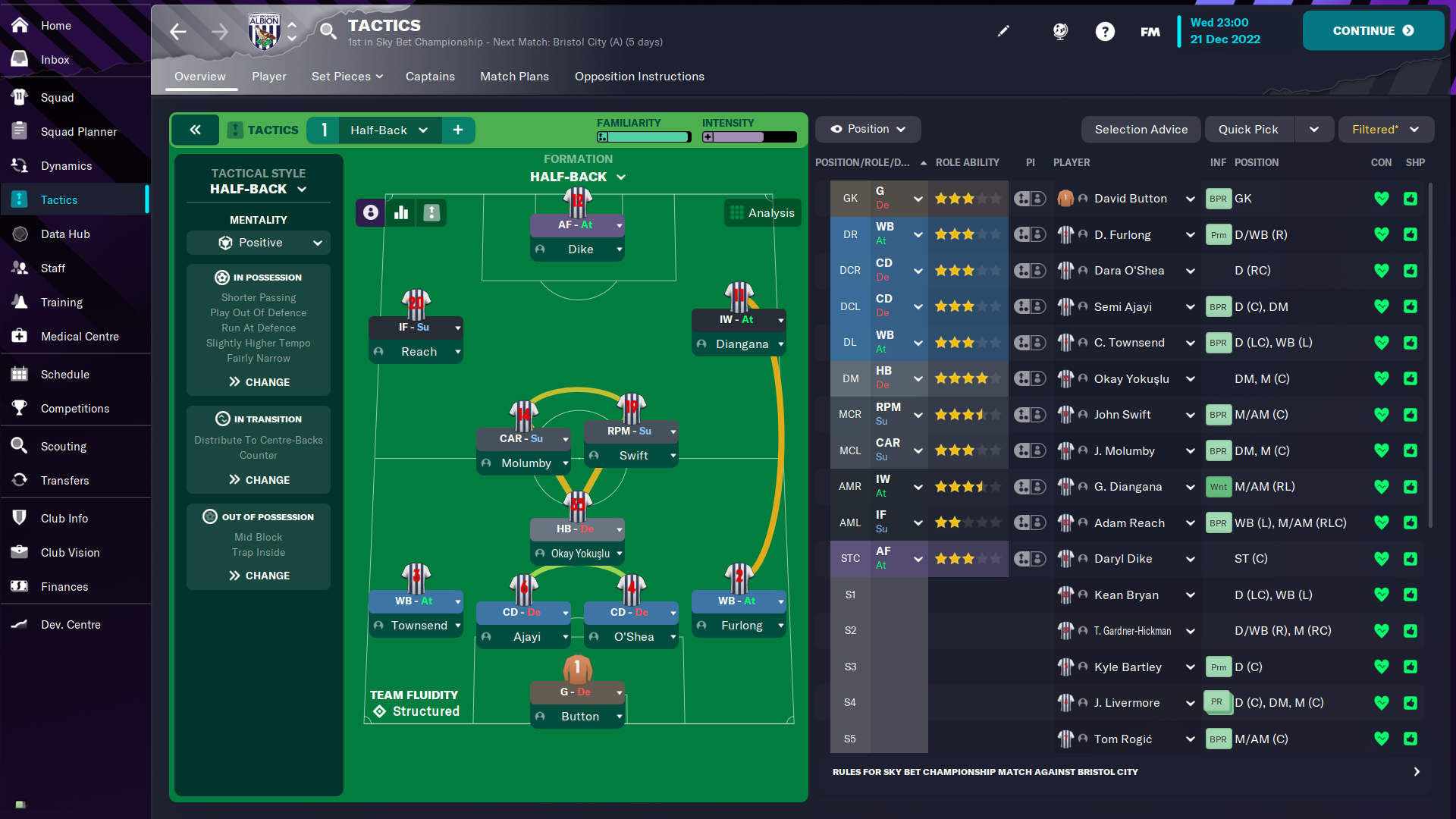Viewport: 1456px width, 819px height.
Task: Click Selection Advice
Action: tap(1141, 129)
